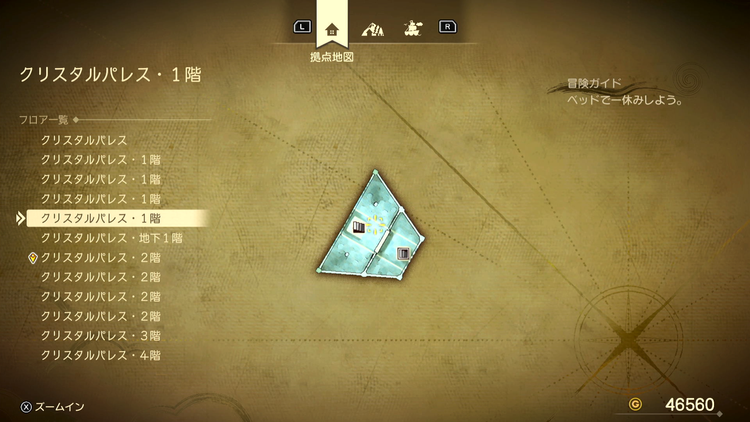Select the highlighted クリスタルパレス・1階 floor row

pyautogui.click(x=100, y=217)
